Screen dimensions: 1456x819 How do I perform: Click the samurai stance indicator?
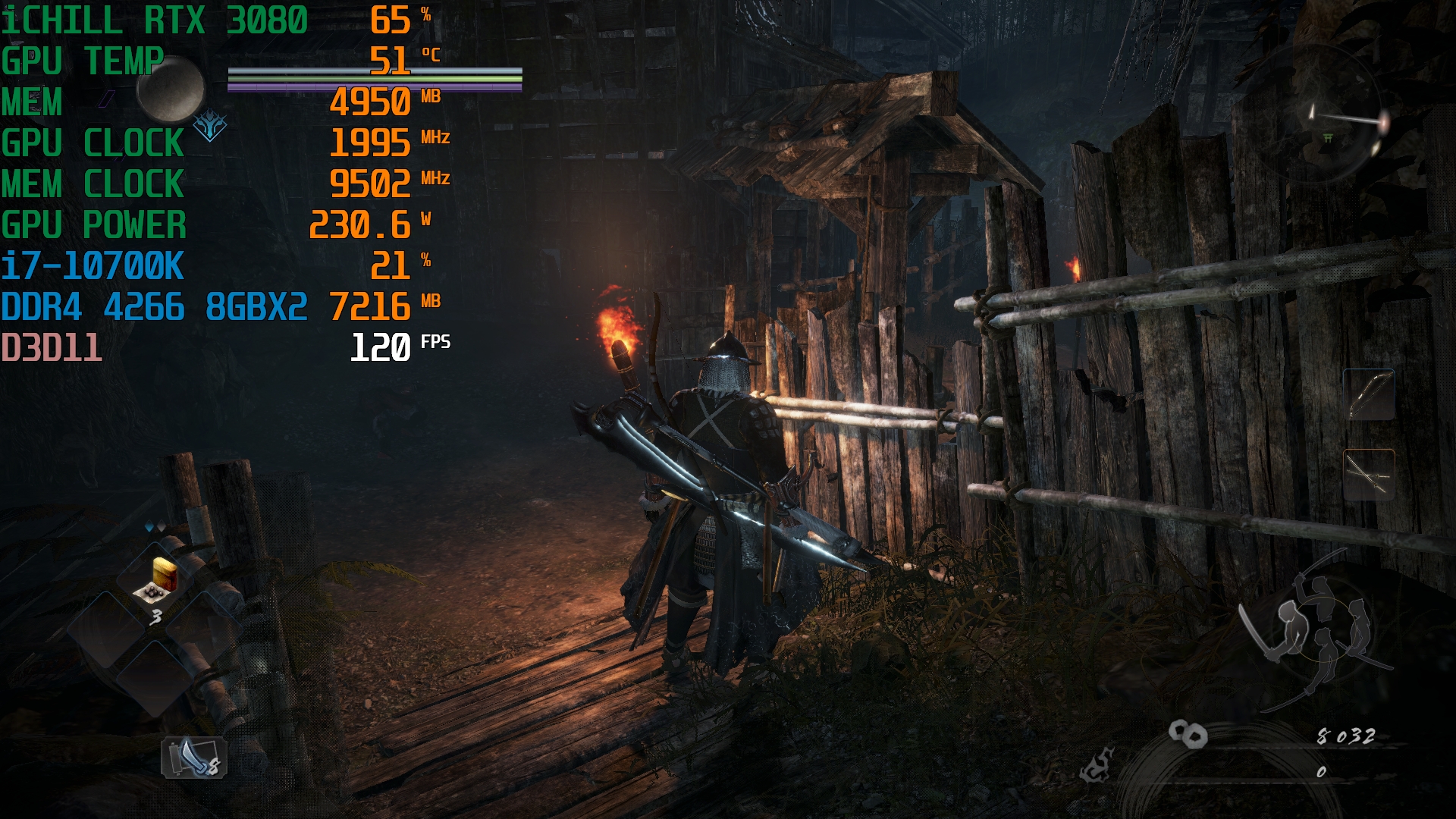pyautogui.click(x=1317, y=631)
